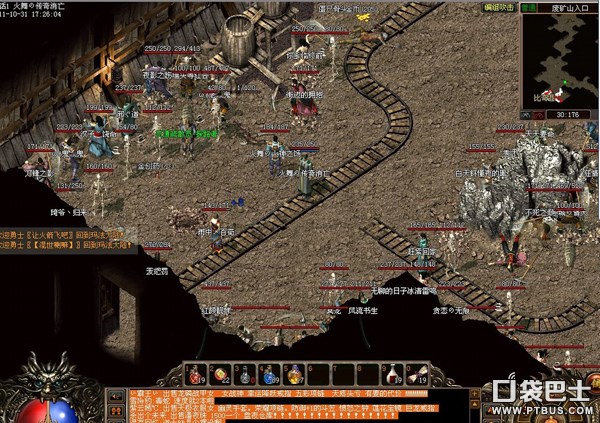
Task: Click the small grey icon below the minimap
Action: (x=526, y=117)
